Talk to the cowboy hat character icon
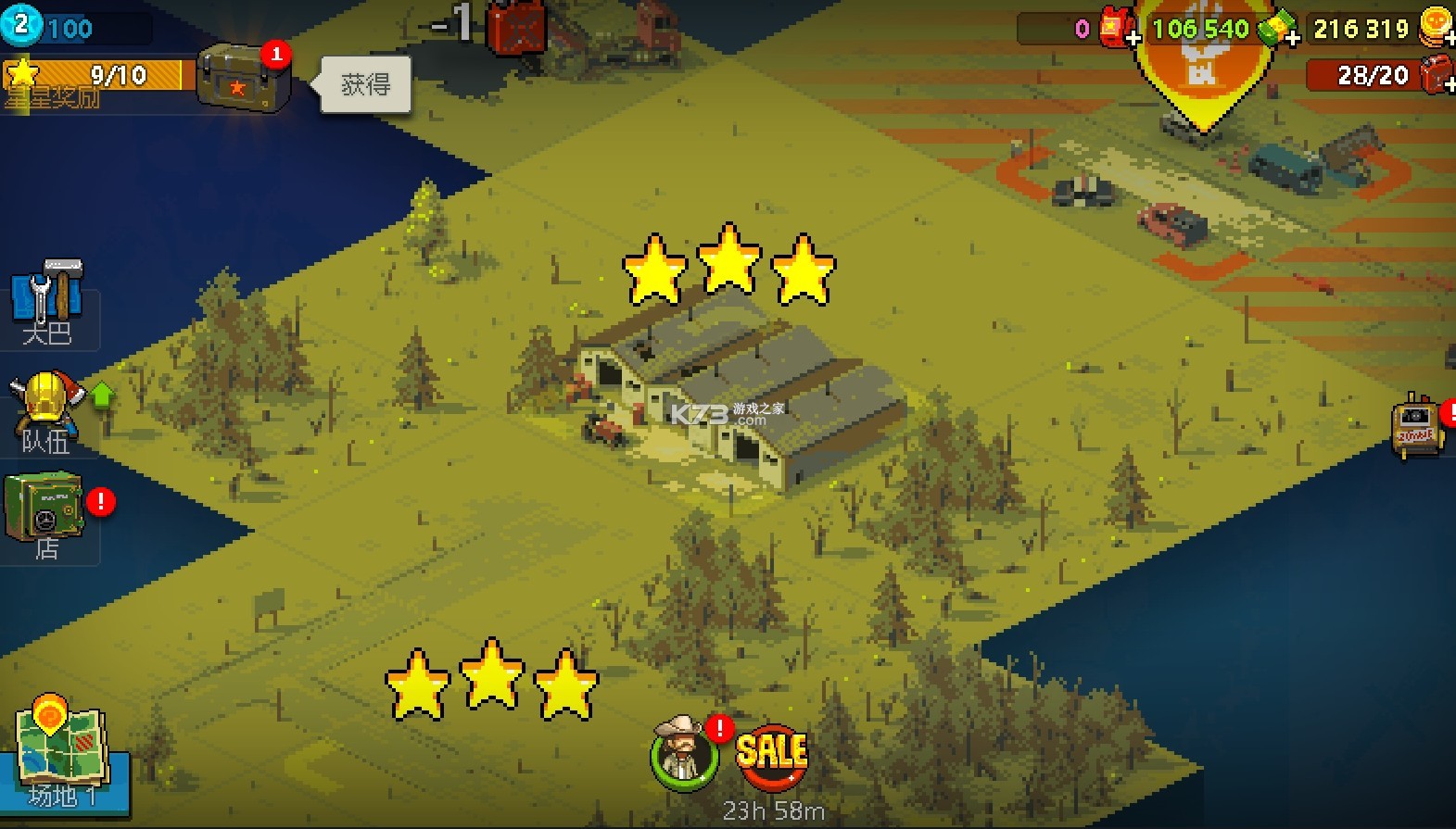Viewport: 1456px width, 829px height. pyautogui.click(x=684, y=753)
